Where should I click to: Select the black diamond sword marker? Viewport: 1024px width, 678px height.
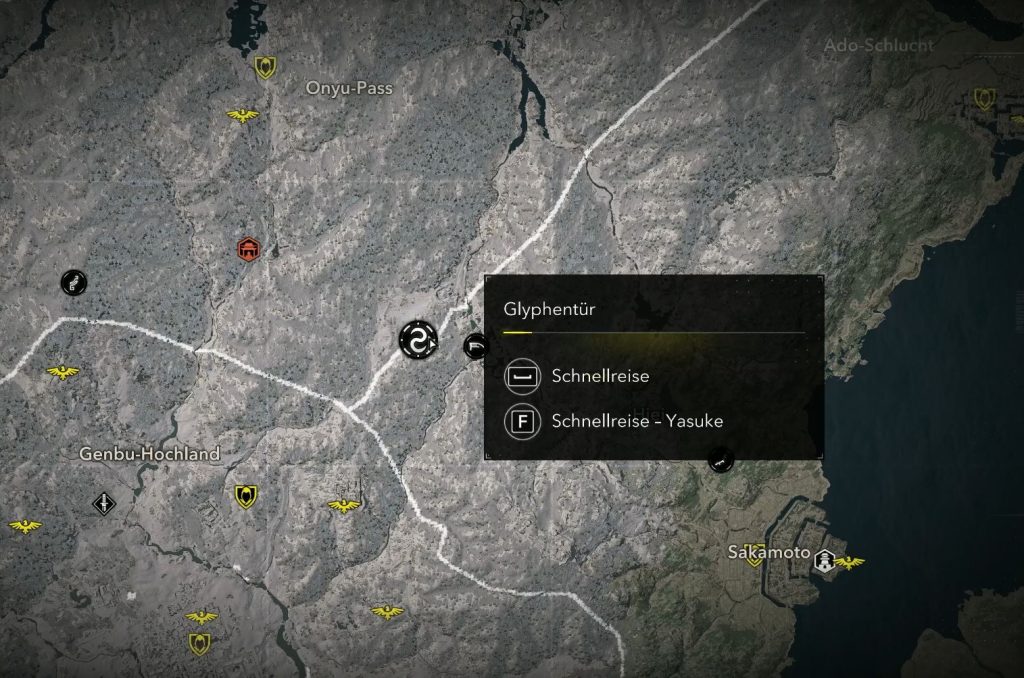104,502
